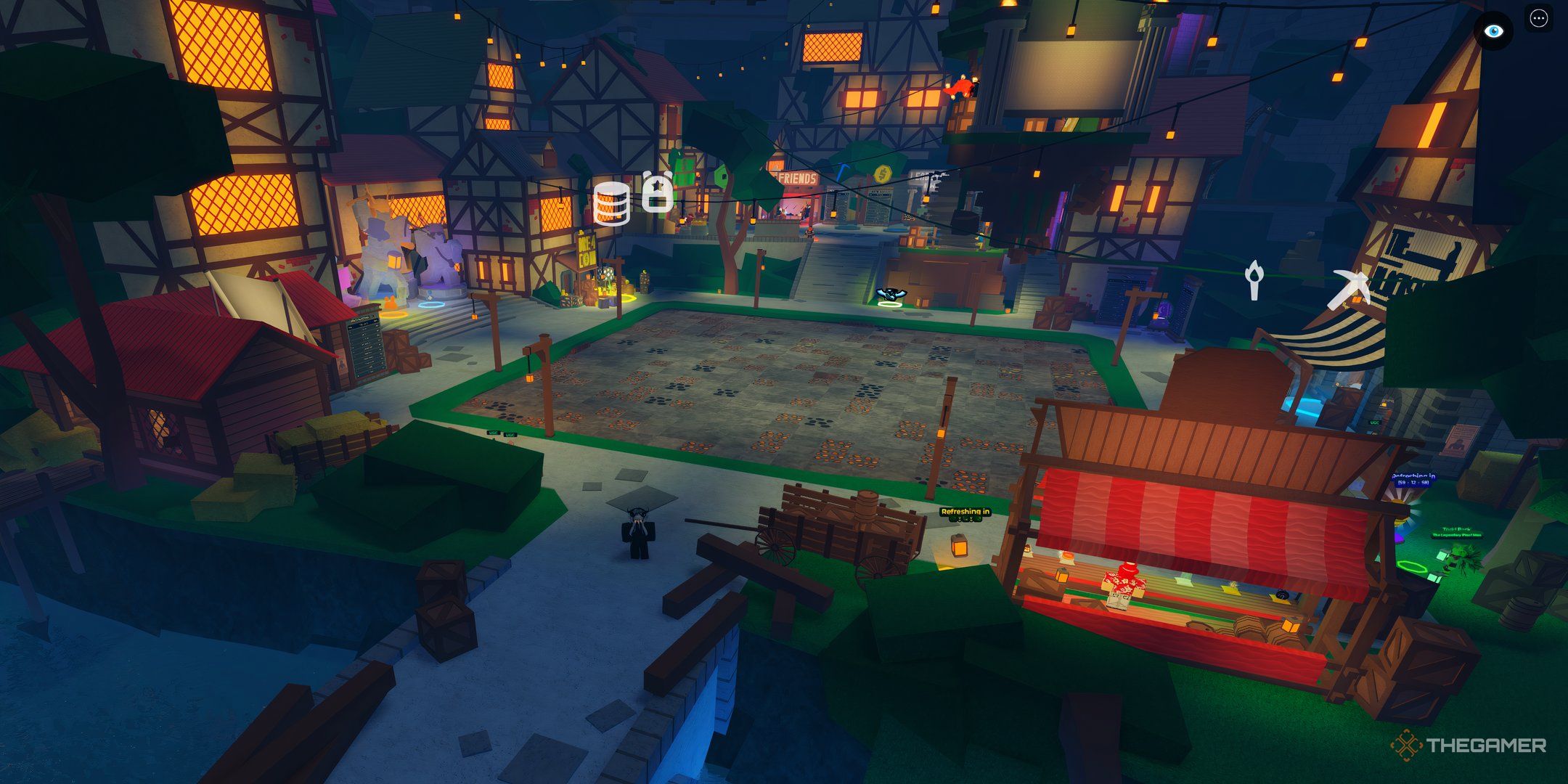
Task: Toggle the yellow glowing ring under the purple statue
Action: point(395,314)
